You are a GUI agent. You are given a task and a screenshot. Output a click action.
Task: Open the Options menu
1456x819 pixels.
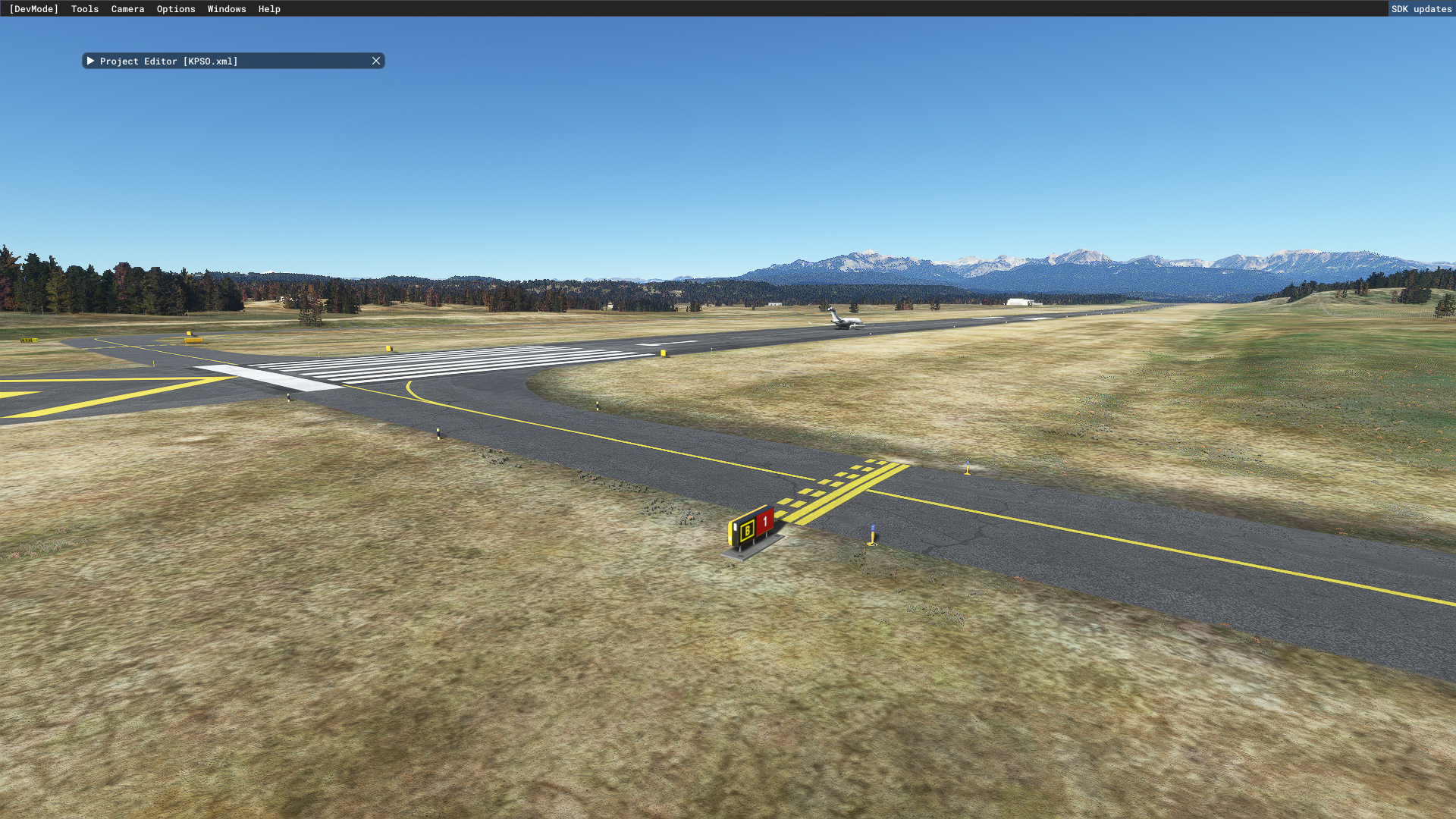[x=176, y=9]
